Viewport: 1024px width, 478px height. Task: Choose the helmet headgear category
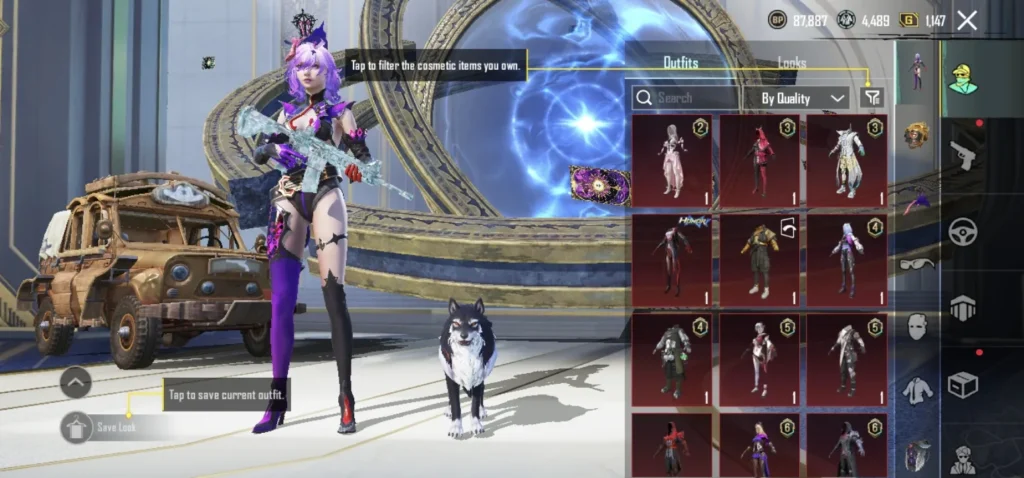pyautogui.click(x=917, y=135)
